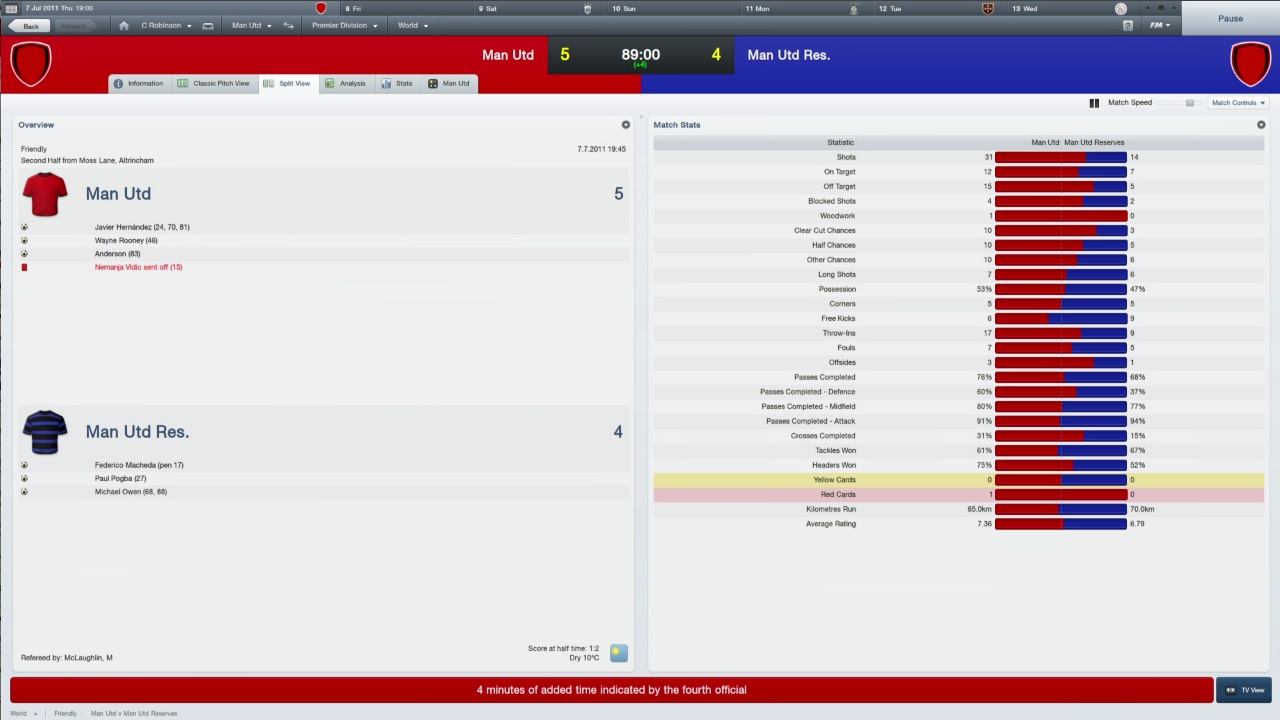Image resolution: width=1280 pixels, height=720 pixels.
Task: Open the Premier Division dropdown
Action: 344,25
